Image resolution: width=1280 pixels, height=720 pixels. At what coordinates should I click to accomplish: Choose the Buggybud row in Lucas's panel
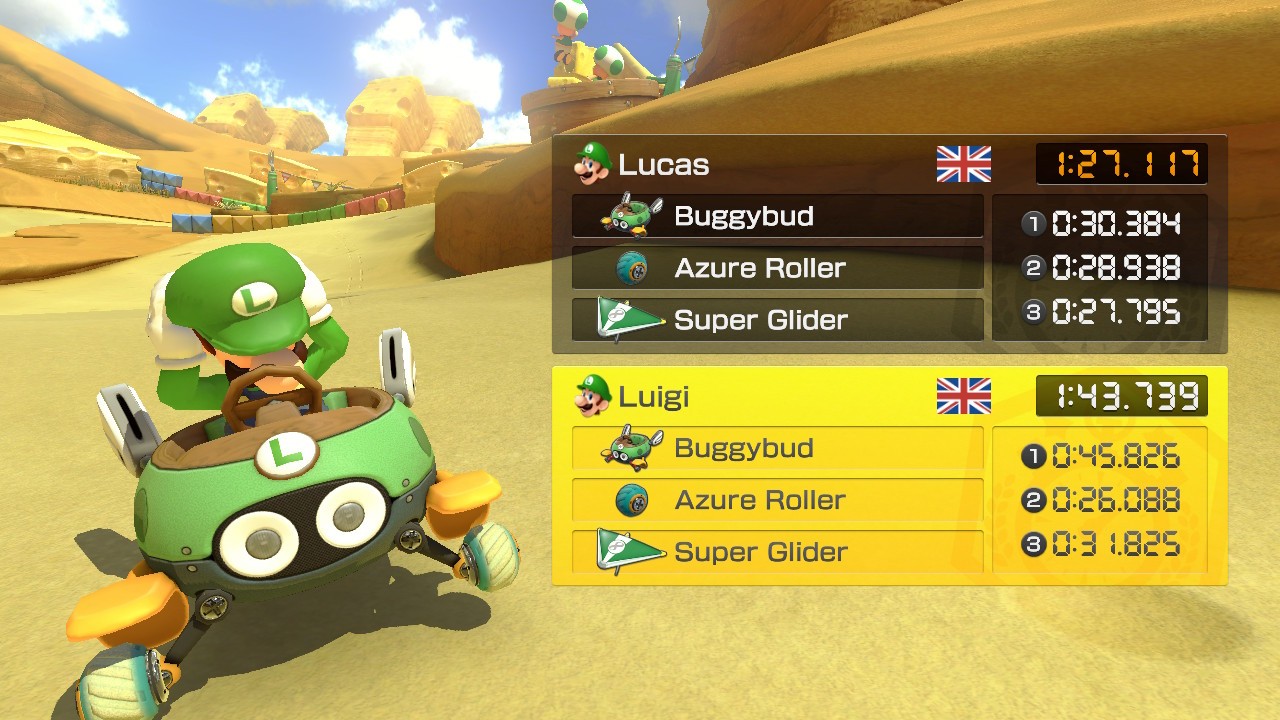[x=777, y=216]
